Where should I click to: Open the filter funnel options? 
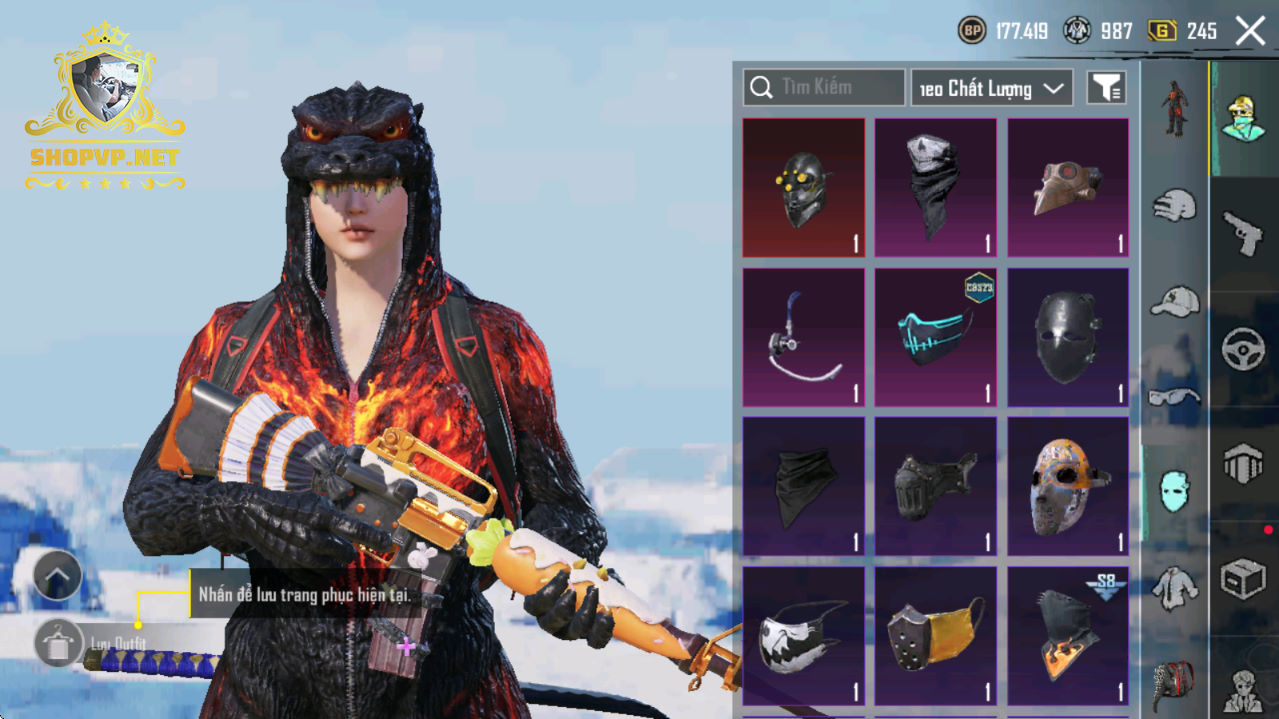coord(1106,88)
